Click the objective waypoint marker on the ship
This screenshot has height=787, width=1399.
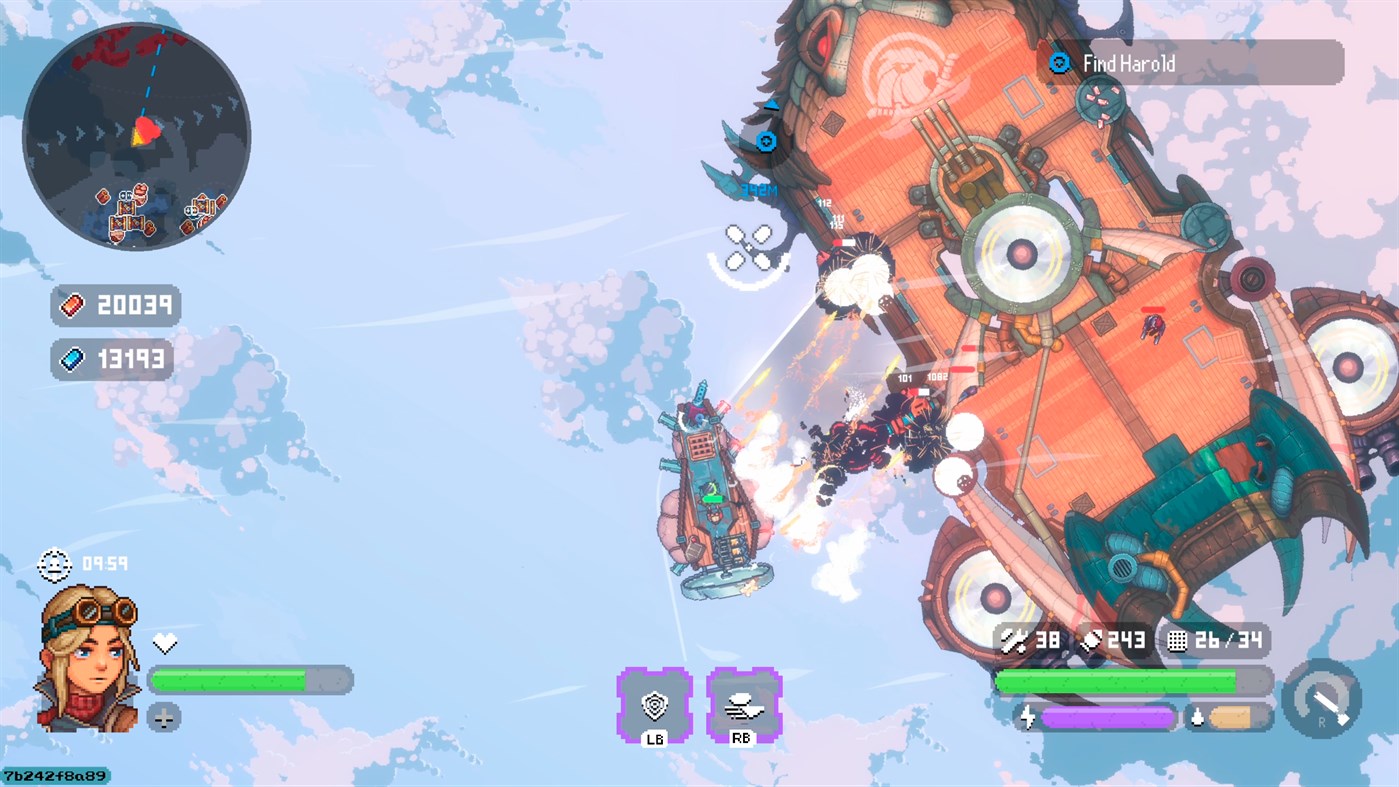(x=765, y=141)
